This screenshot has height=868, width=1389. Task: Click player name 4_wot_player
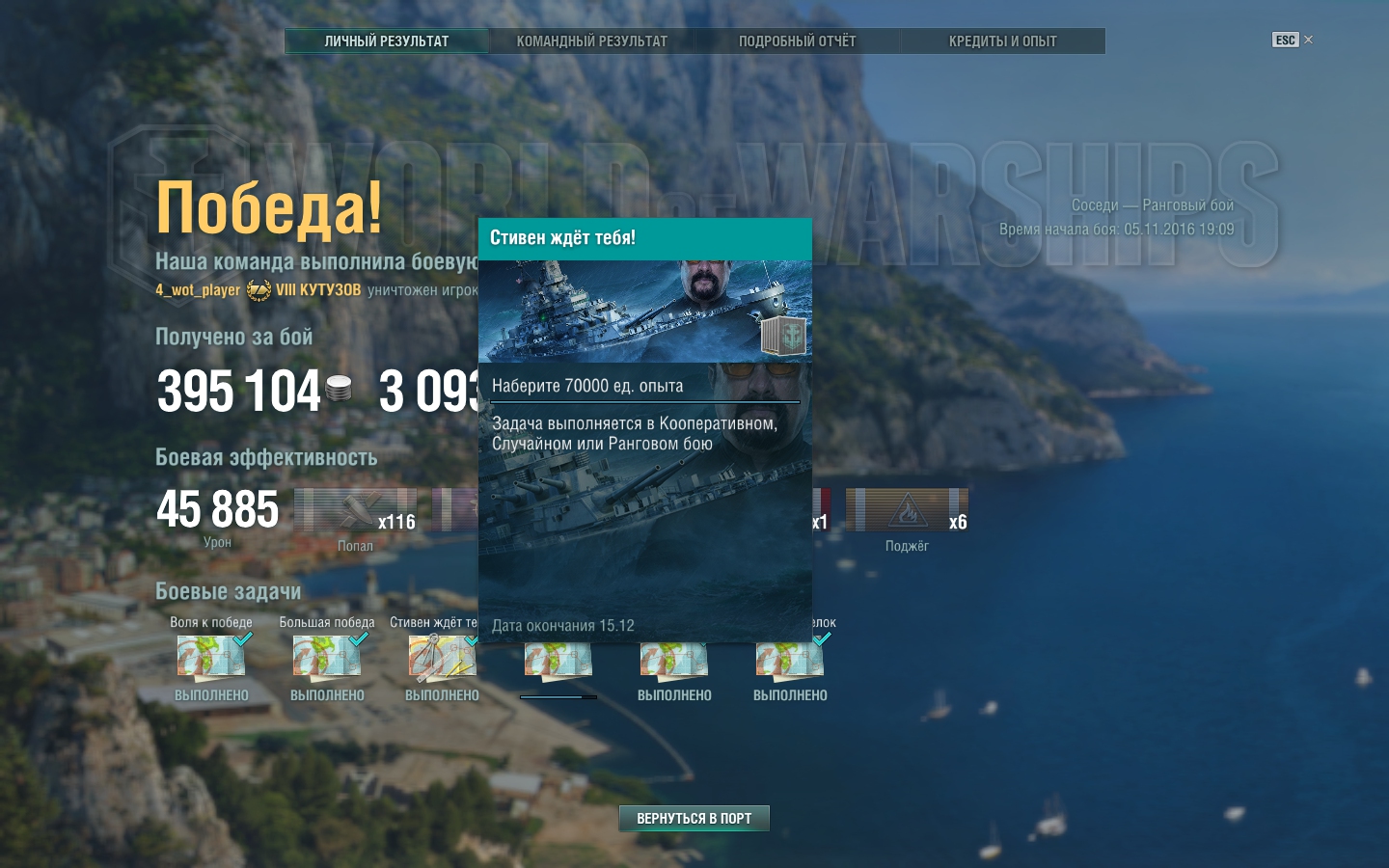198,290
